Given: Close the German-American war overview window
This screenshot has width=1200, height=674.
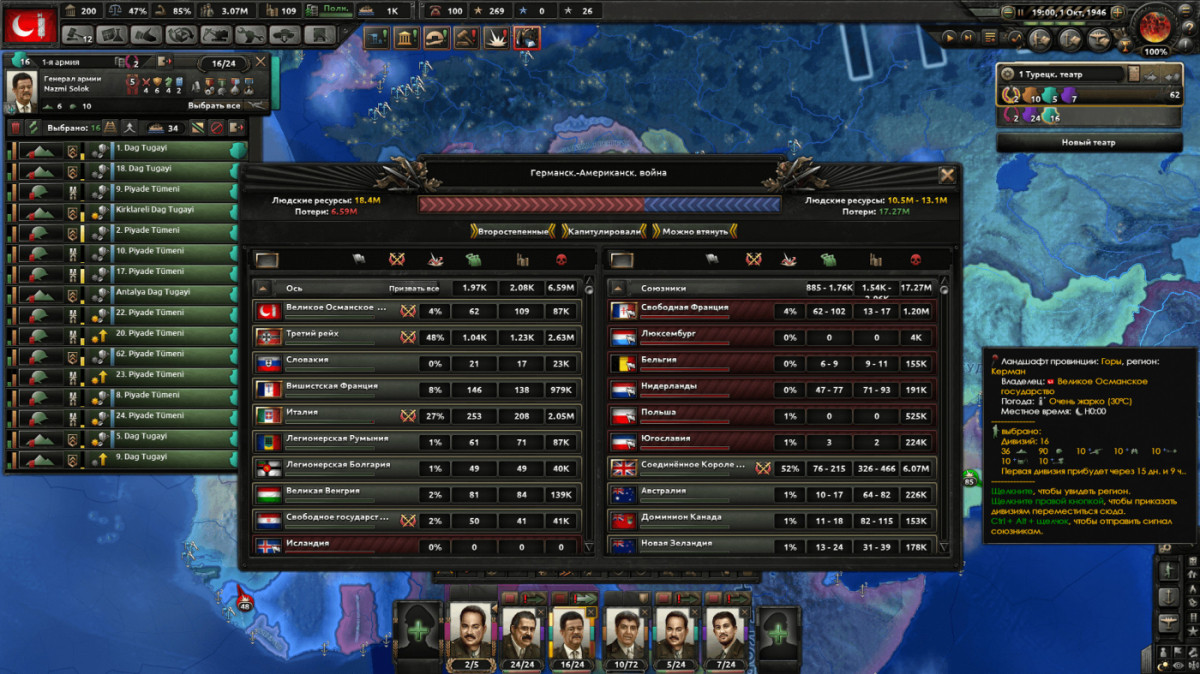Looking at the screenshot, I should 946,176.
